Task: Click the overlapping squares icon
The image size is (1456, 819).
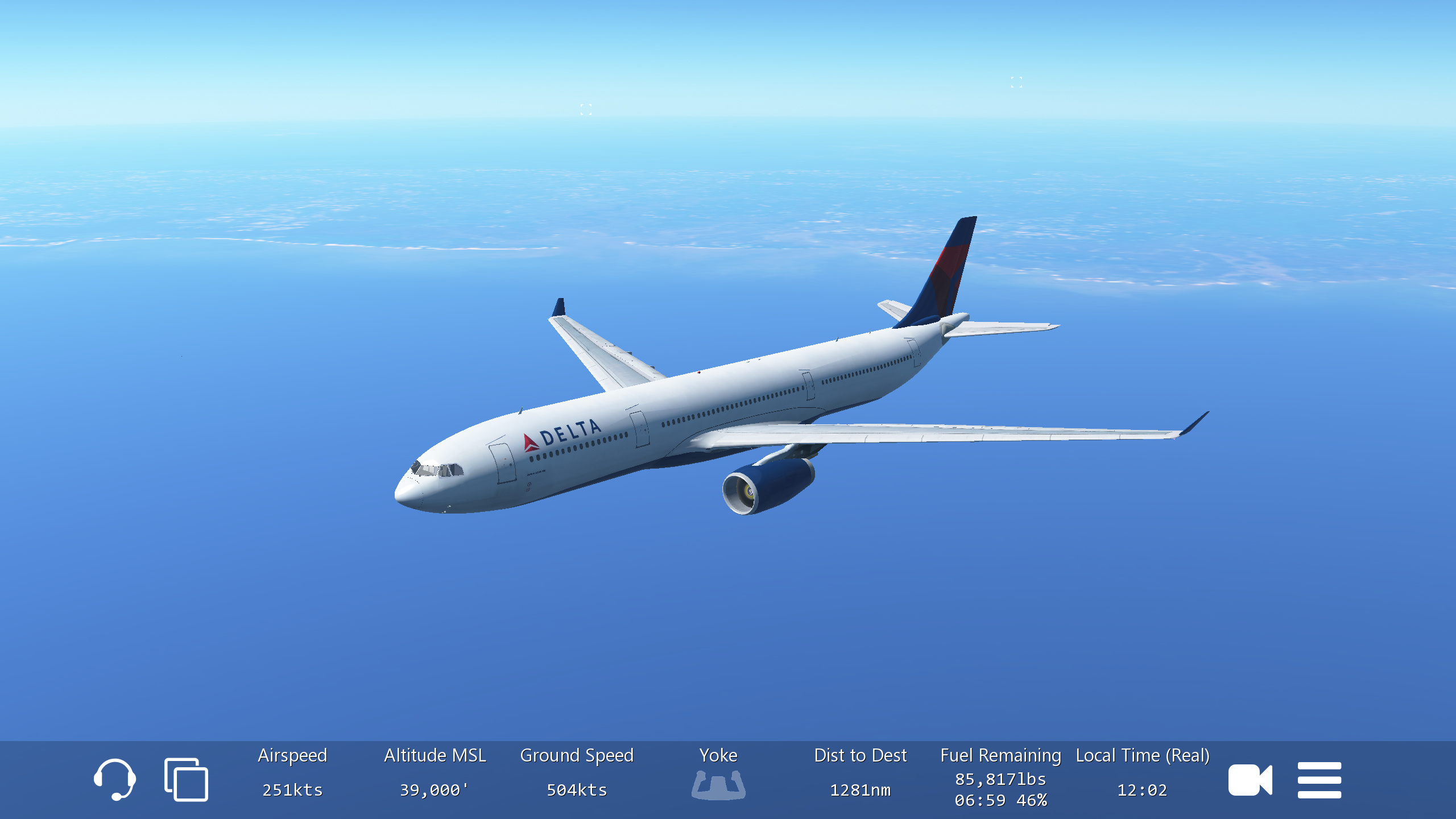Action: pyautogui.click(x=186, y=779)
